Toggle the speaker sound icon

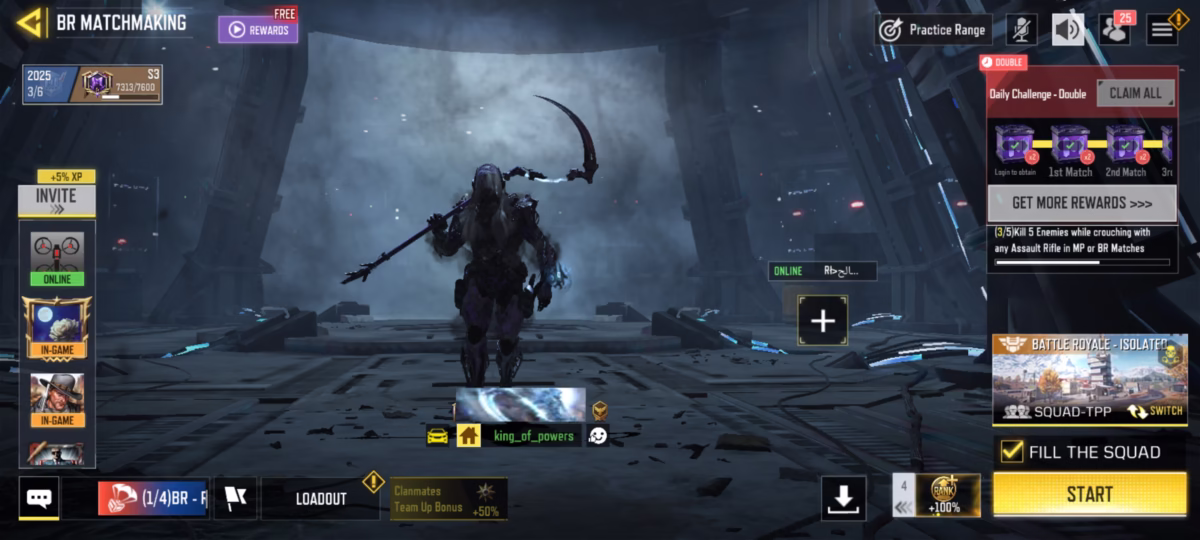click(1067, 30)
